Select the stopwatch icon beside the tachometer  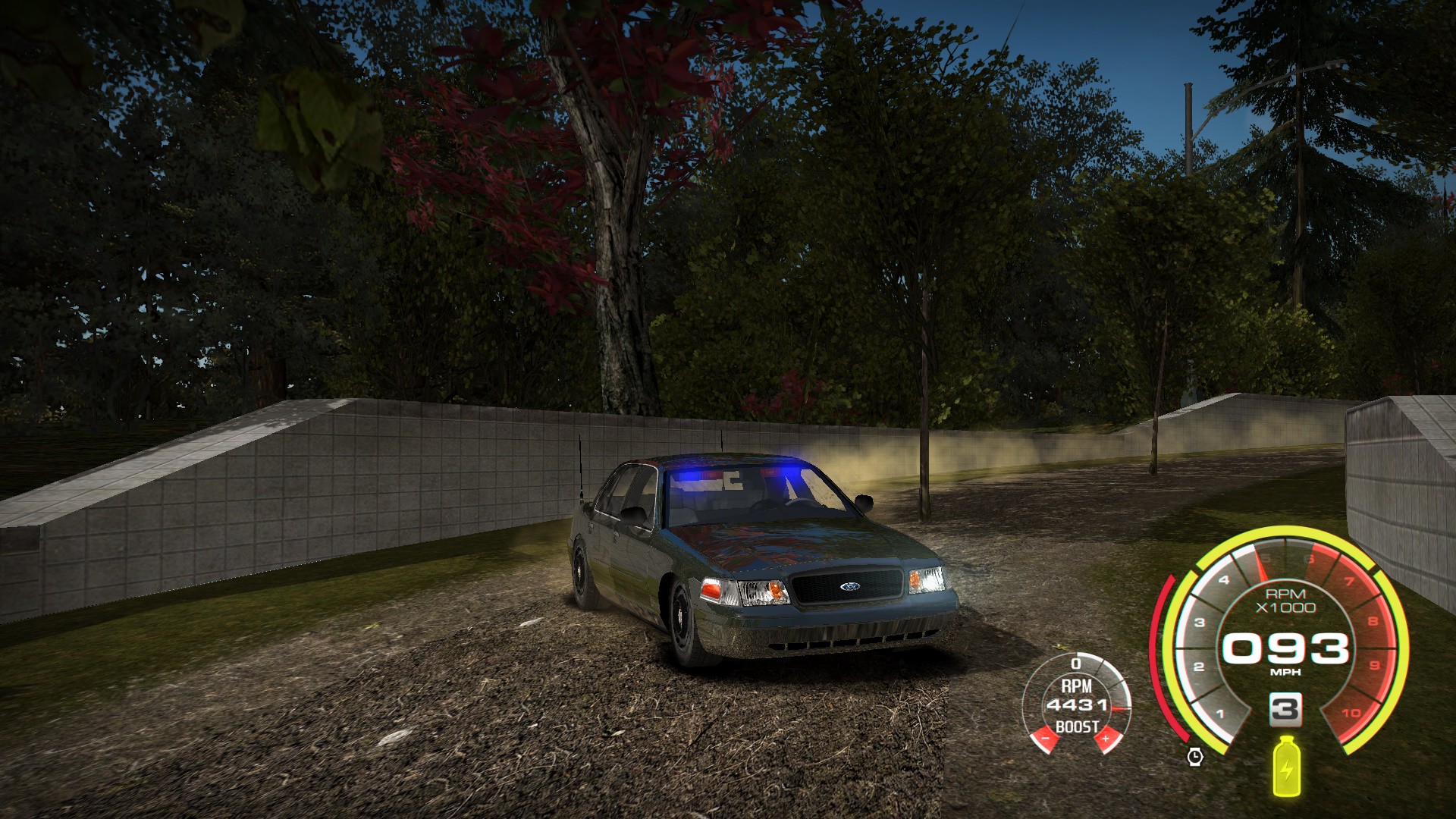[x=1195, y=756]
